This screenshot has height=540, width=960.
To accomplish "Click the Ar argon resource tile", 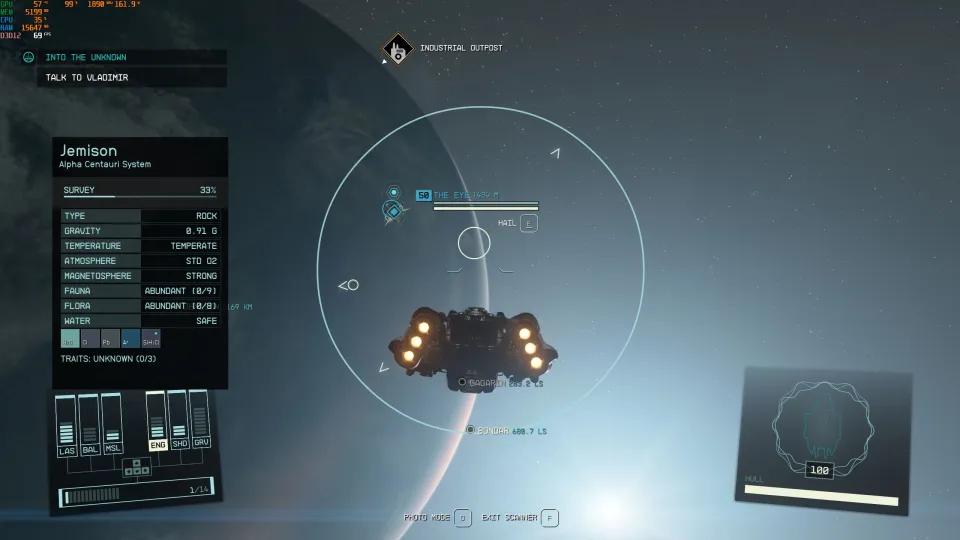I will point(131,339).
